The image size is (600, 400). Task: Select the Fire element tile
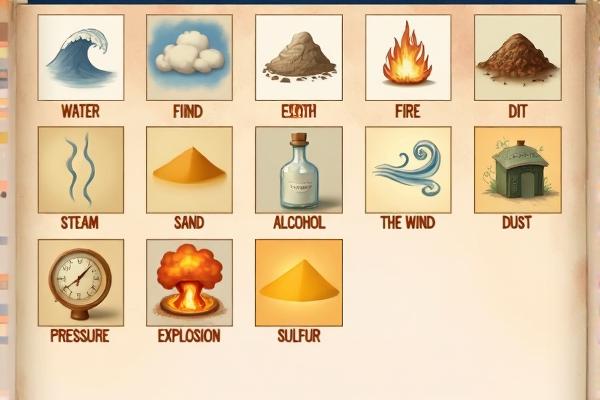coord(408,58)
